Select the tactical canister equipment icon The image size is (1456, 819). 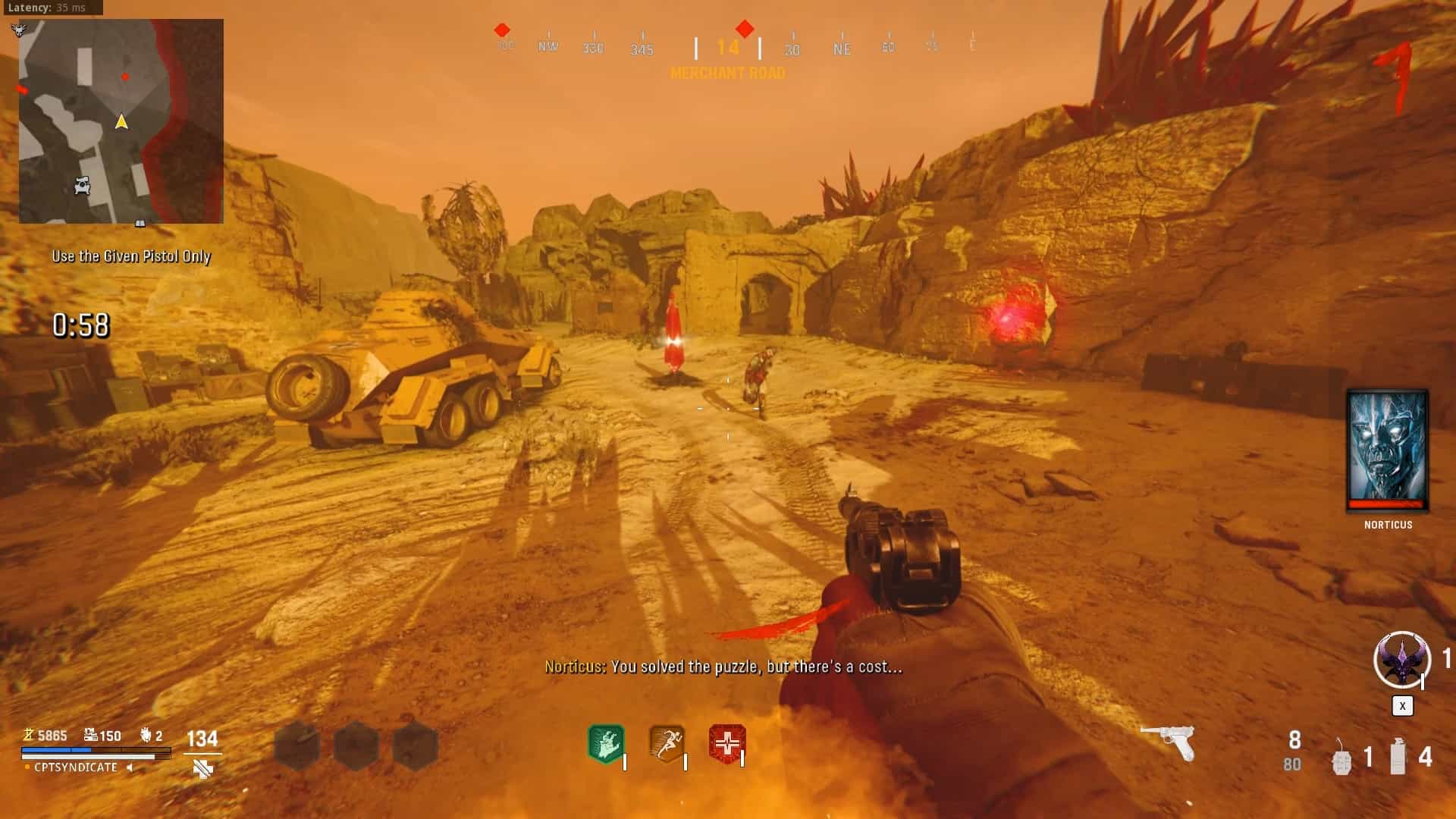coord(1398,757)
